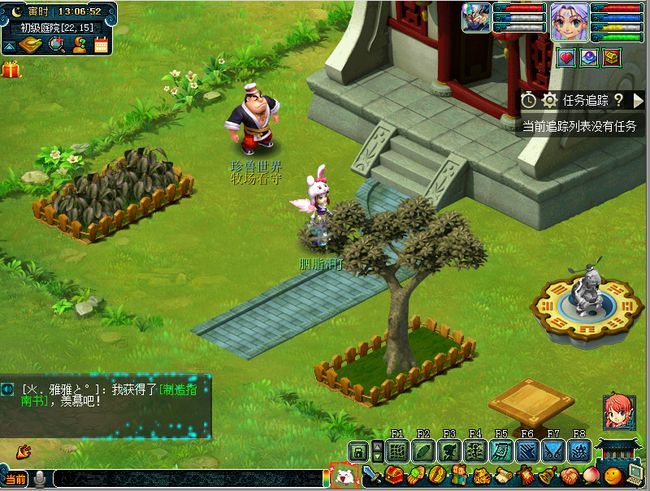Open the computer system icon in the bottom menu

tap(634, 473)
